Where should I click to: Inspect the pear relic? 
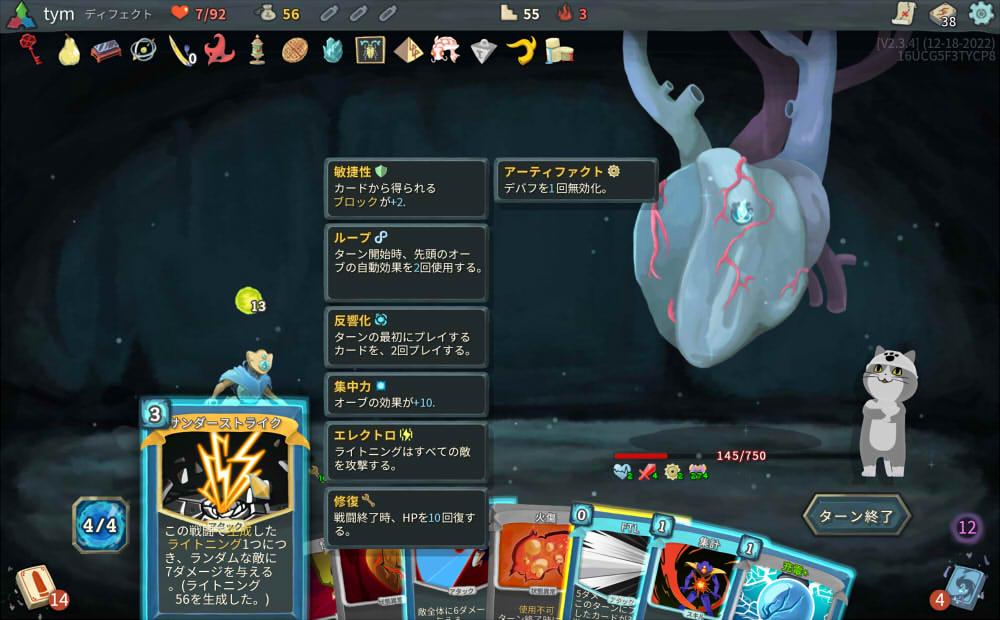pyautogui.click(x=69, y=50)
